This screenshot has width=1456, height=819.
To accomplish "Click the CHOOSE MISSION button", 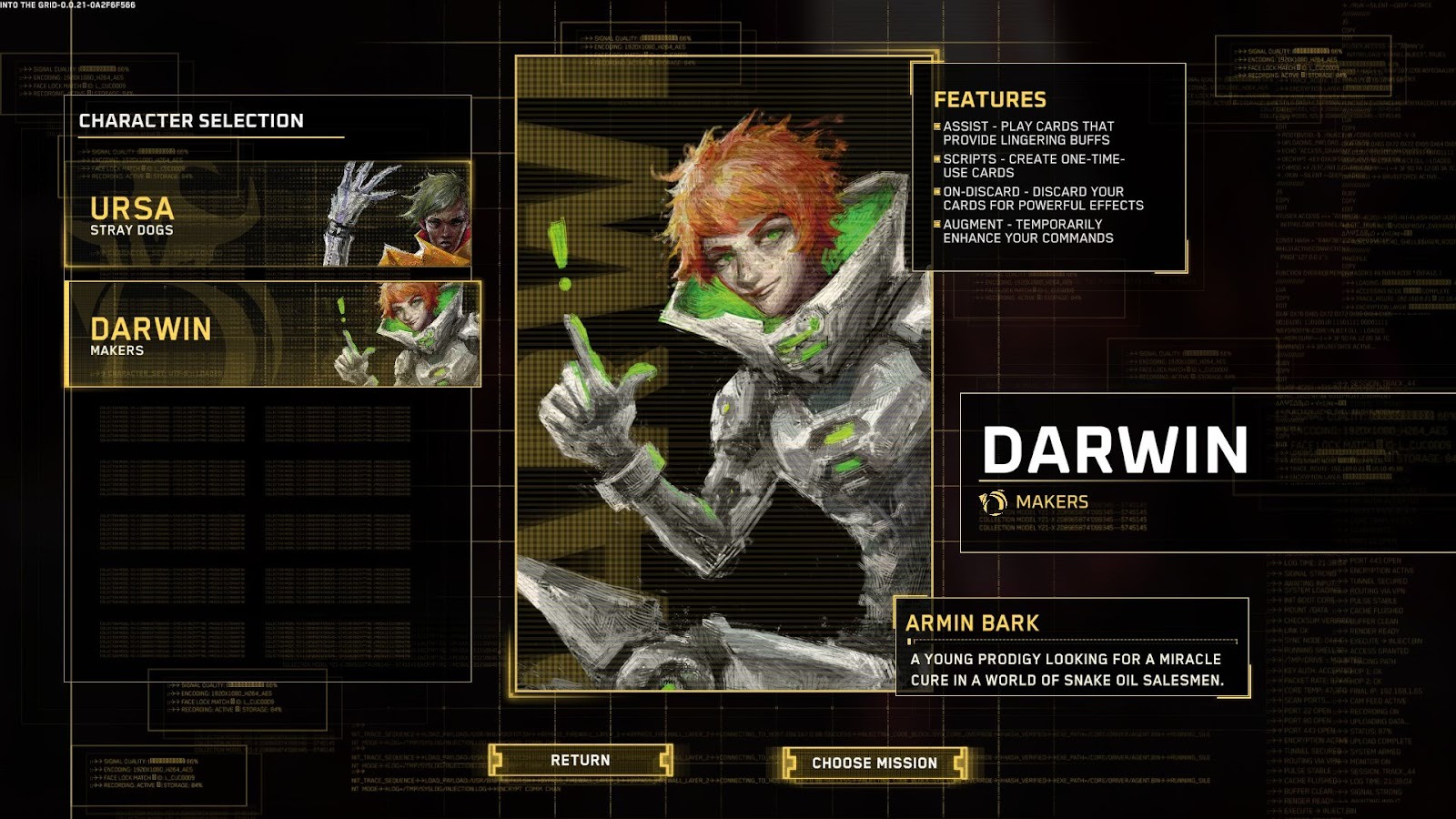I will (x=876, y=763).
